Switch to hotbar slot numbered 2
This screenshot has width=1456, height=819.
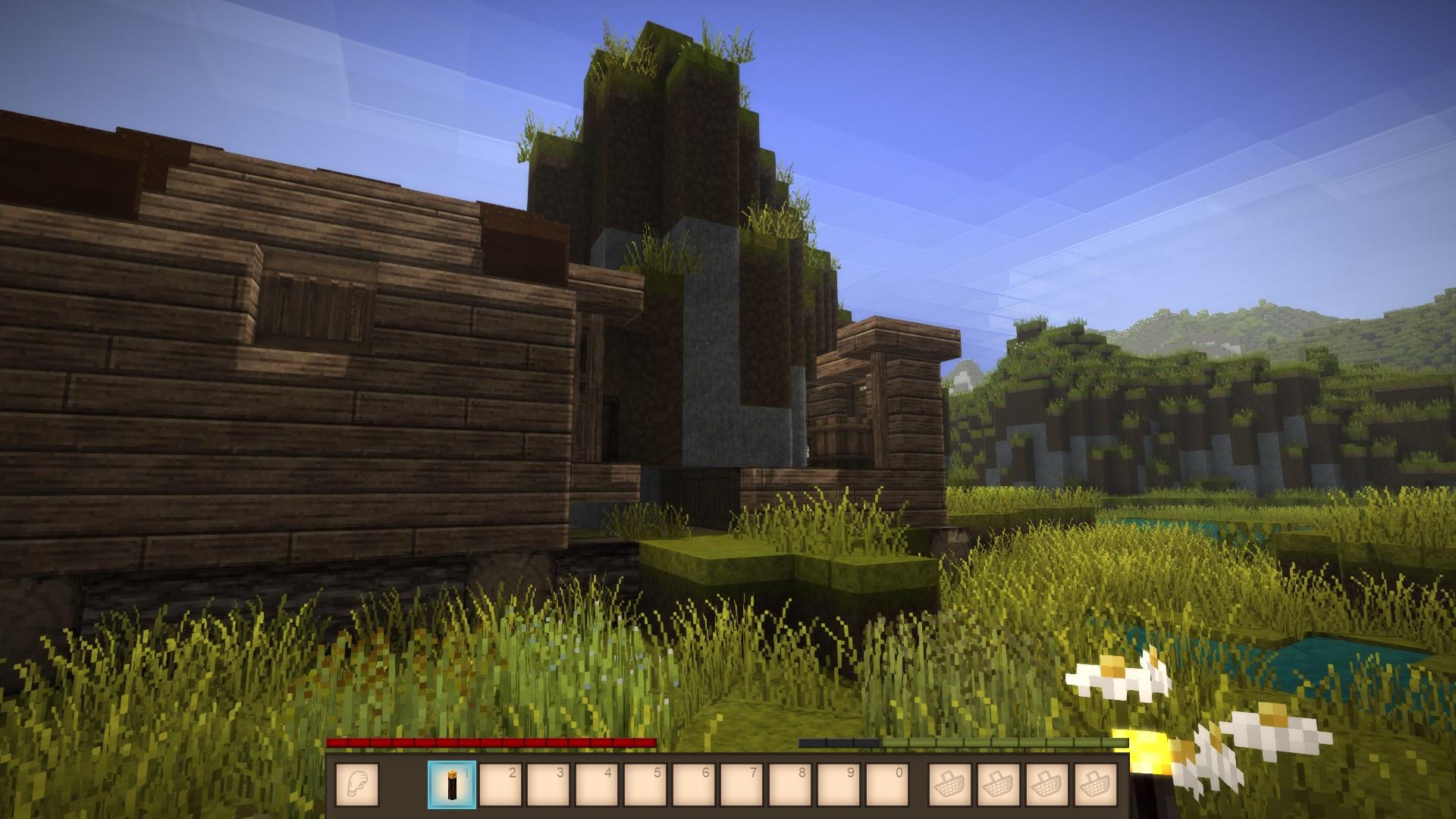click(500, 784)
